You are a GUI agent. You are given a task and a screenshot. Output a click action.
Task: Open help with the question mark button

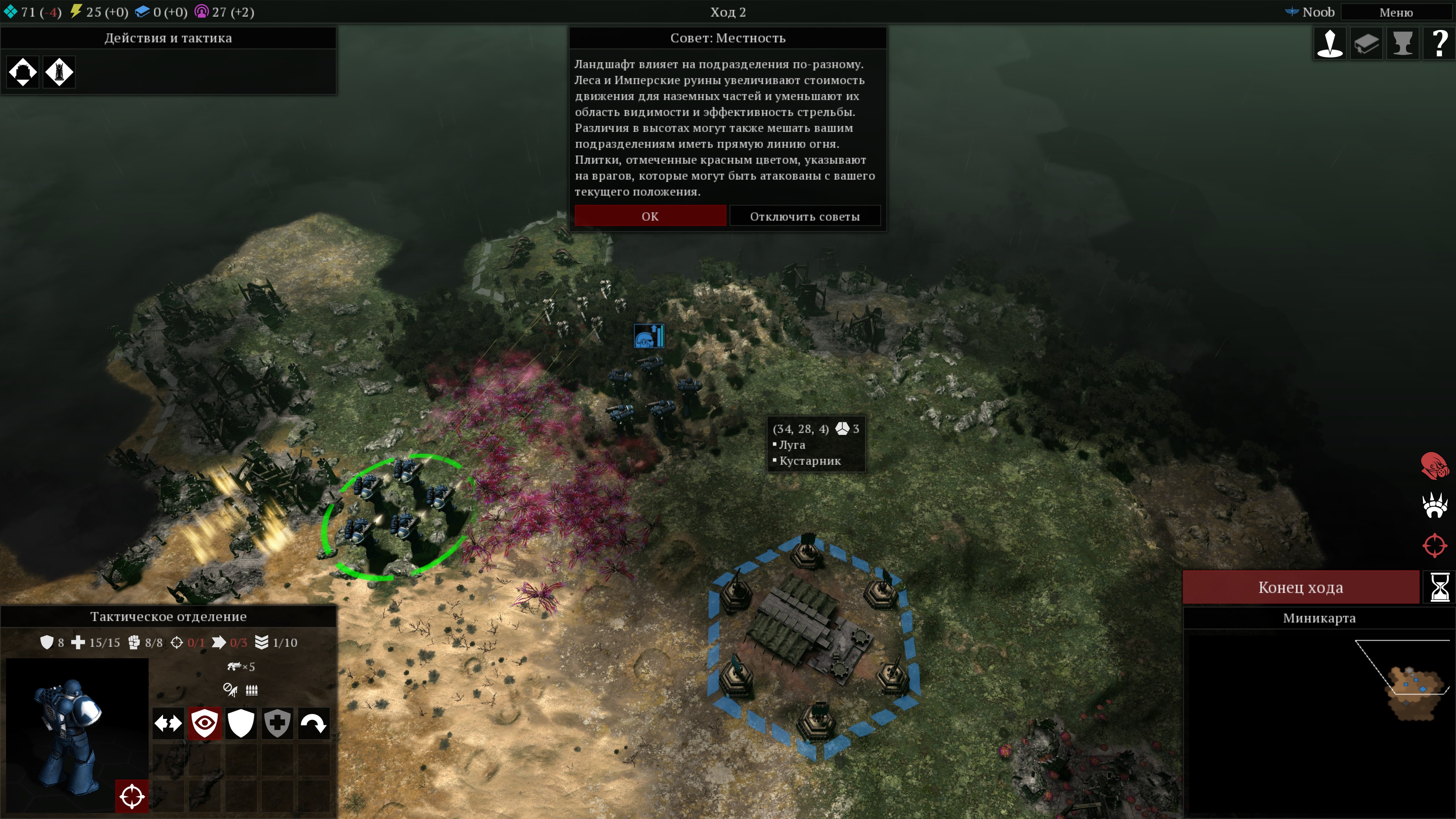tap(1439, 44)
